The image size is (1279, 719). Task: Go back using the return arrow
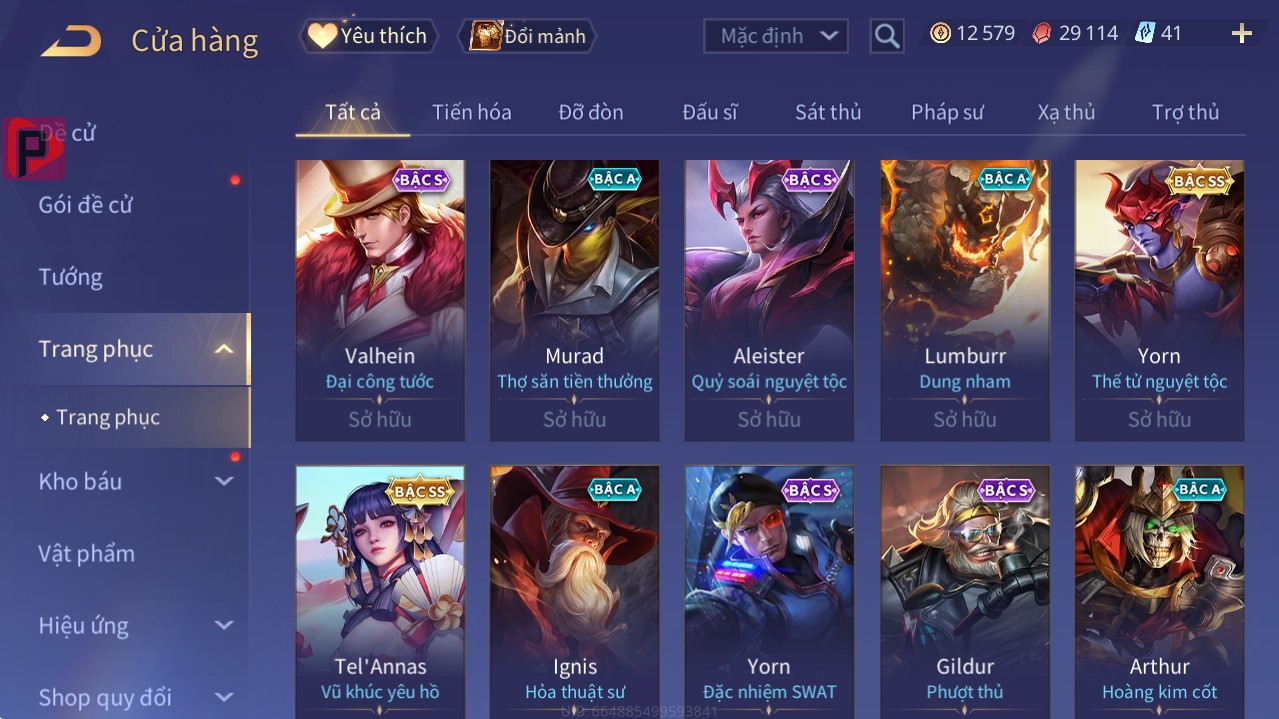click(72, 41)
